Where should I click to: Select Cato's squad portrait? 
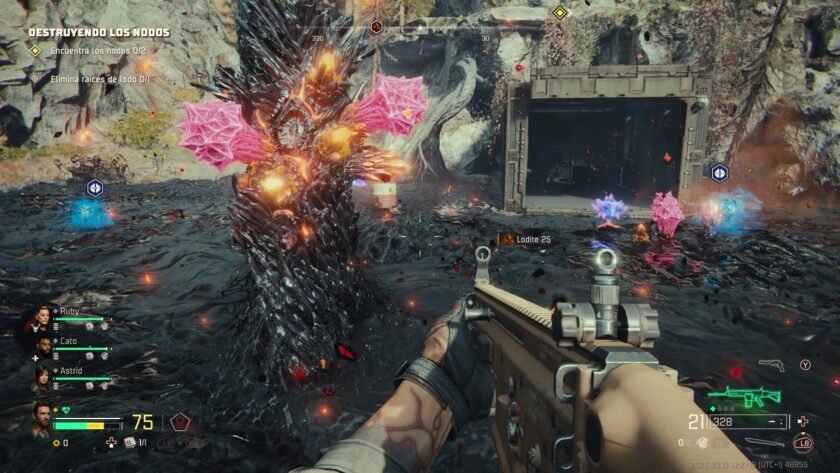(43, 347)
